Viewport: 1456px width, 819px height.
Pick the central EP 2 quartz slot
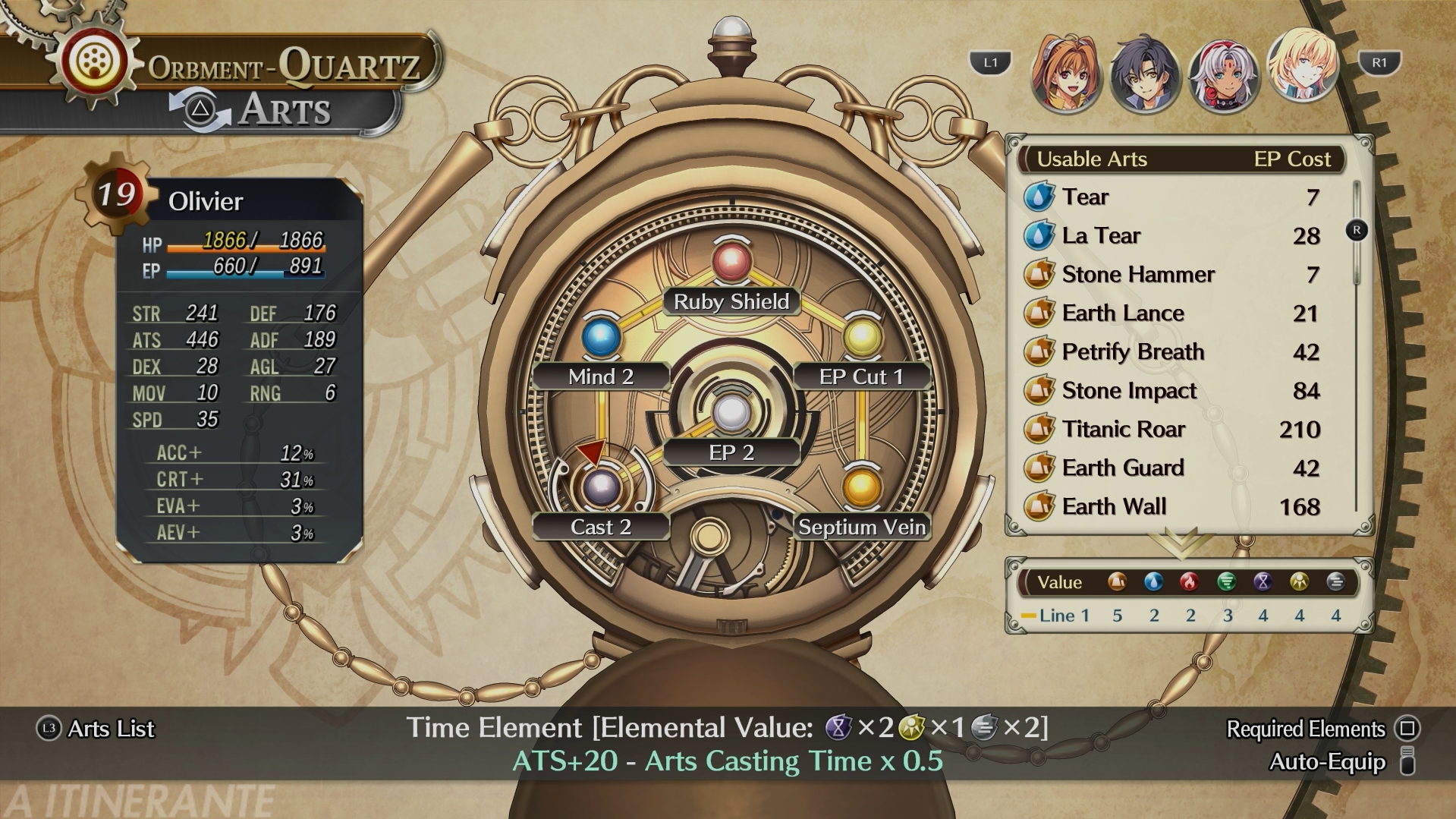[x=731, y=414]
